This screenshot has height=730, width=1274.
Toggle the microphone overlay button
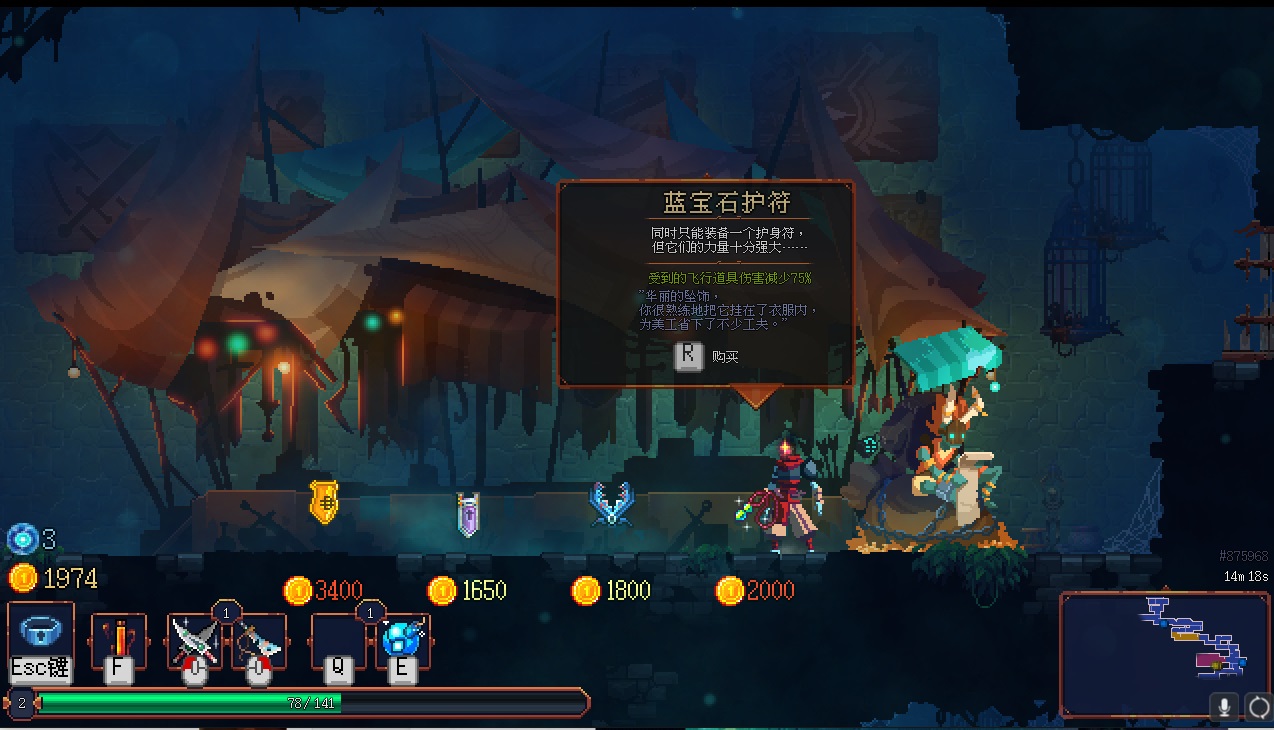coord(1223,707)
